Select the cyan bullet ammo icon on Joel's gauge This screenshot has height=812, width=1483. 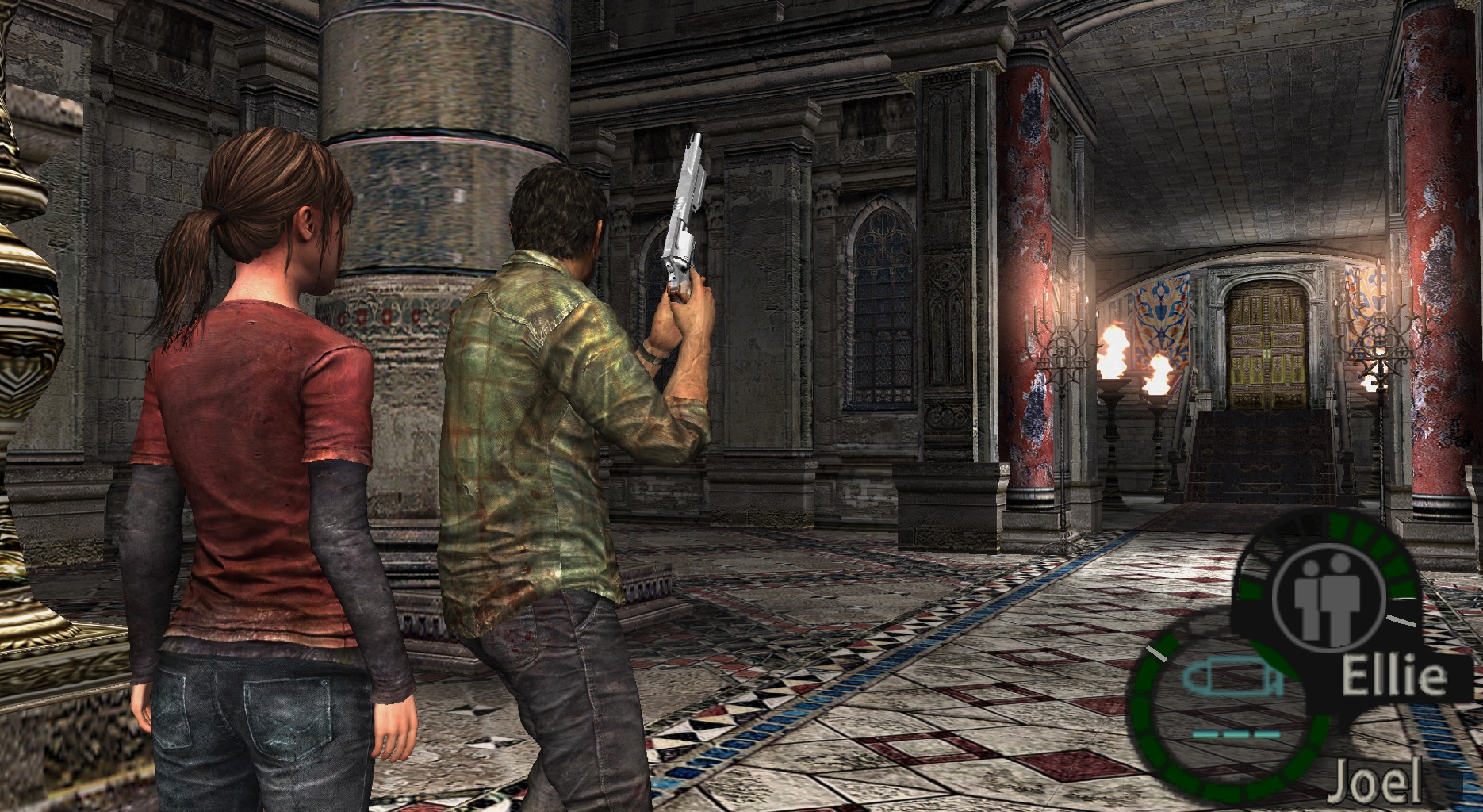point(1232,677)
